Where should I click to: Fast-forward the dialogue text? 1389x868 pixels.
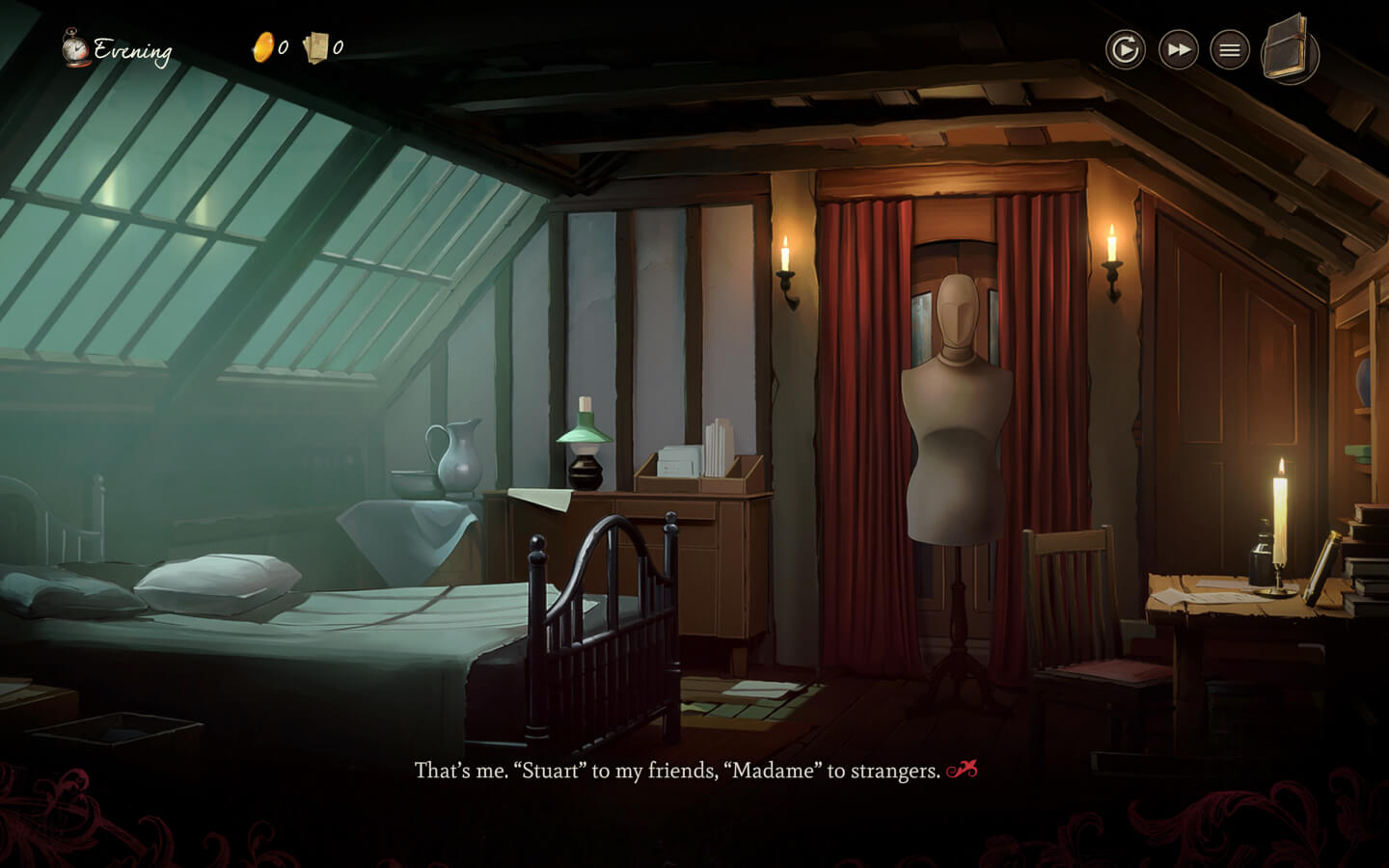[1178, 49]
